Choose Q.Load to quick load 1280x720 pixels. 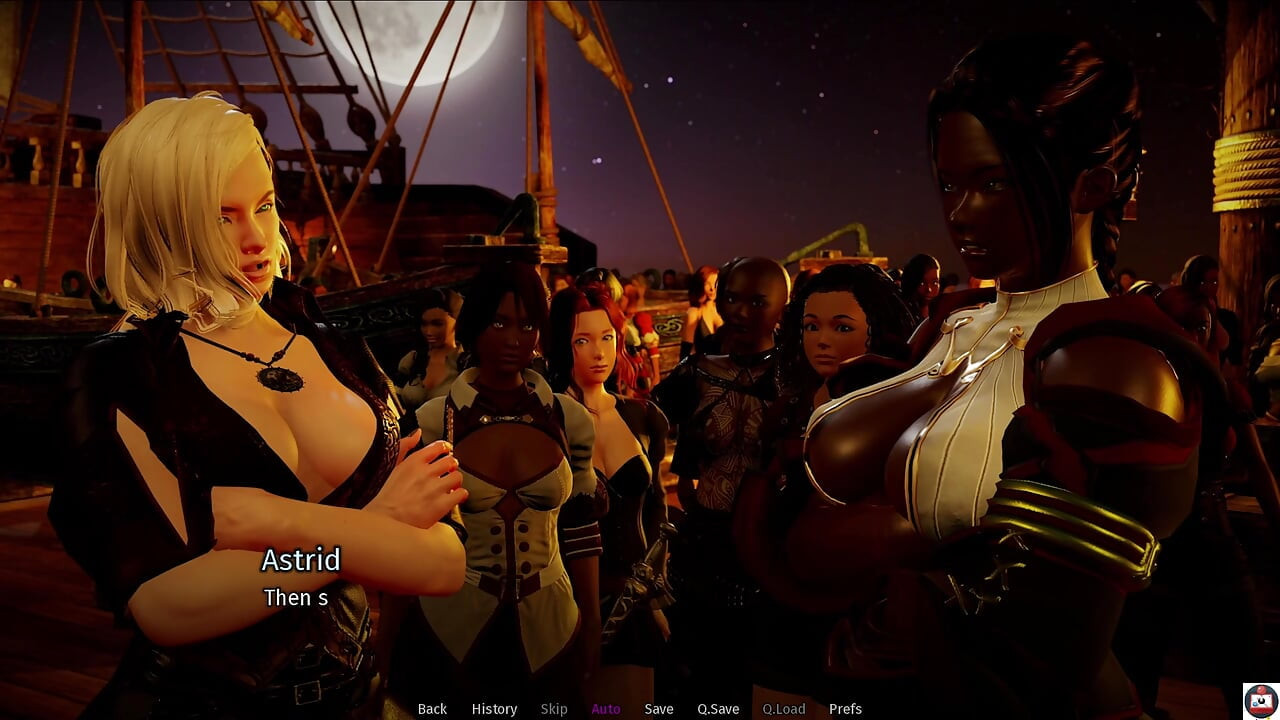[x=784, y=709]
